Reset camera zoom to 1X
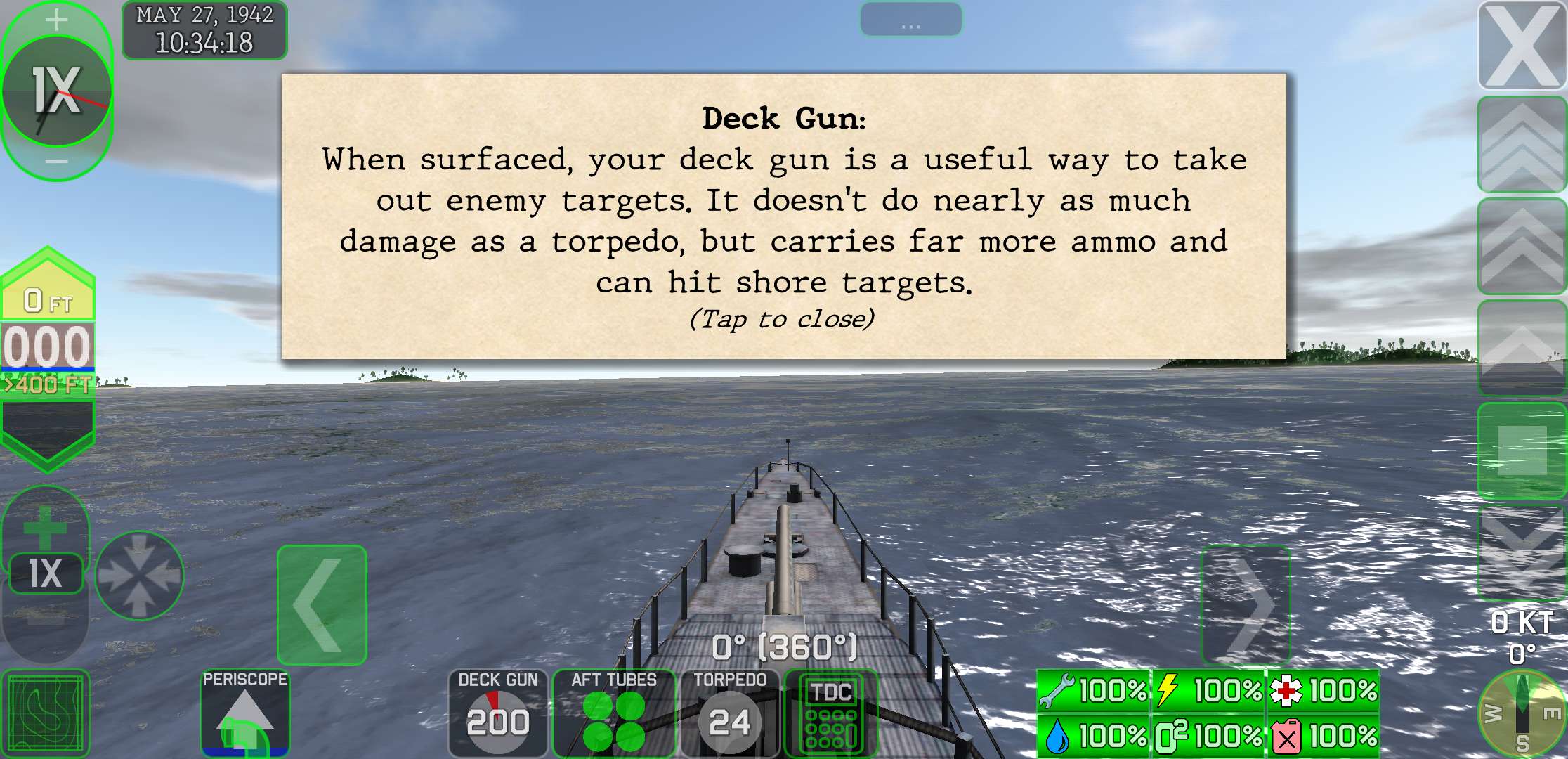This screenshot has width=1568, height=759. pos(46,573)
